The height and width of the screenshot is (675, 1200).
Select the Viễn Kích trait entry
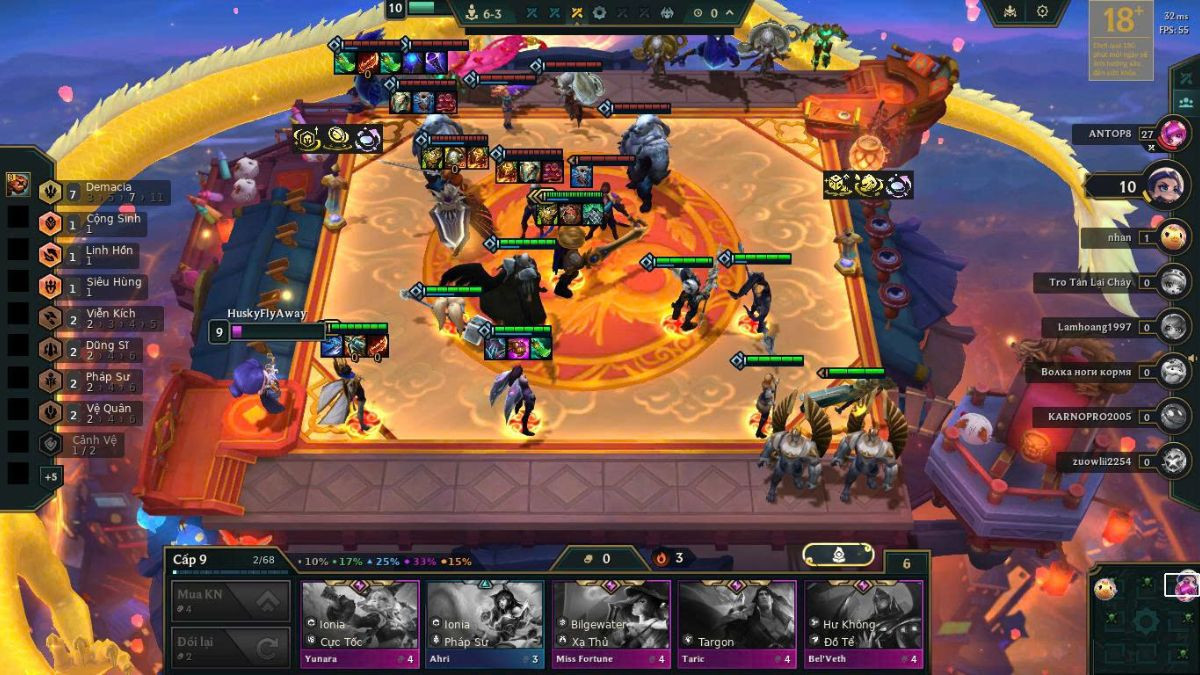(x=100, y=318)
